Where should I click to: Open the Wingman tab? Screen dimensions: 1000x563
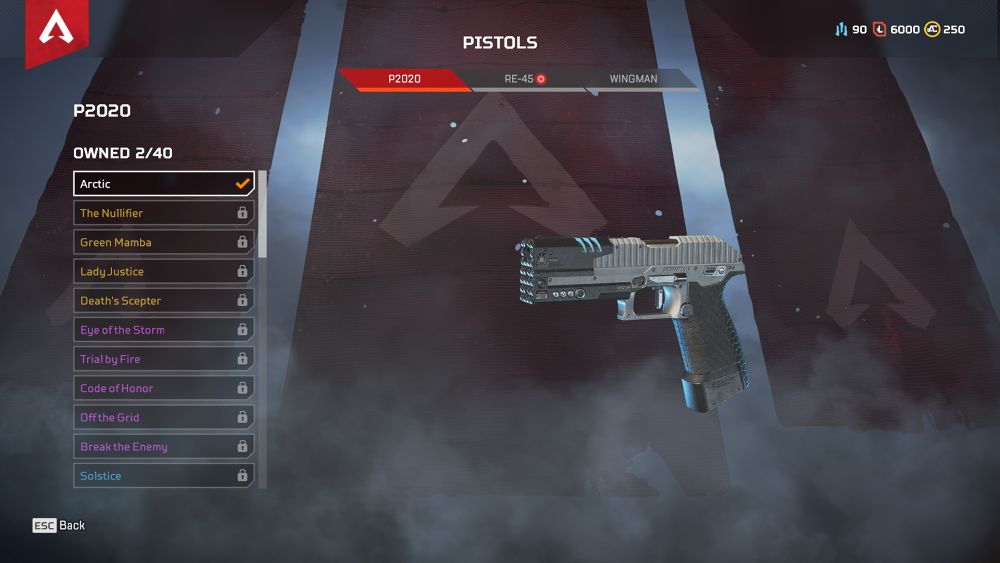(x=633, y=78)
